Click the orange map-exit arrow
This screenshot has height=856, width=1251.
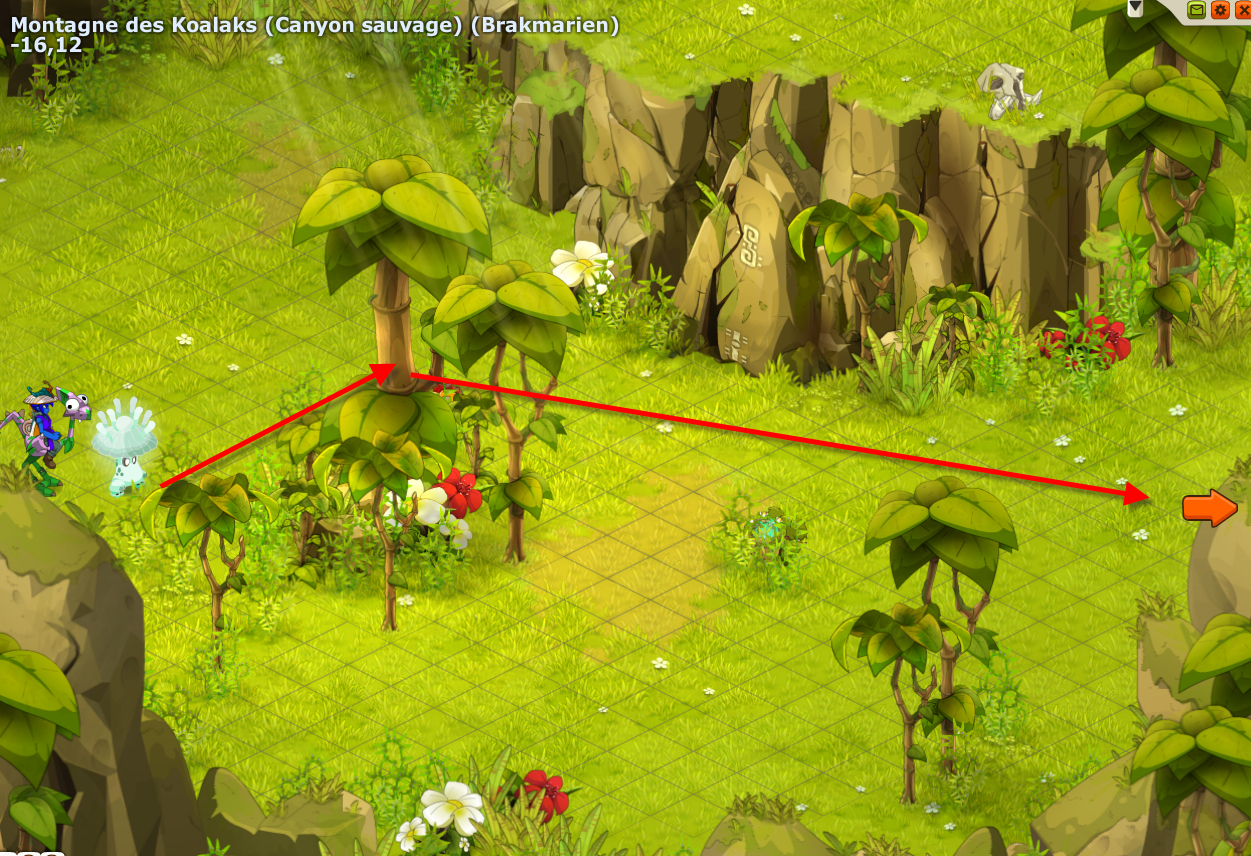tap(1209, 508)
